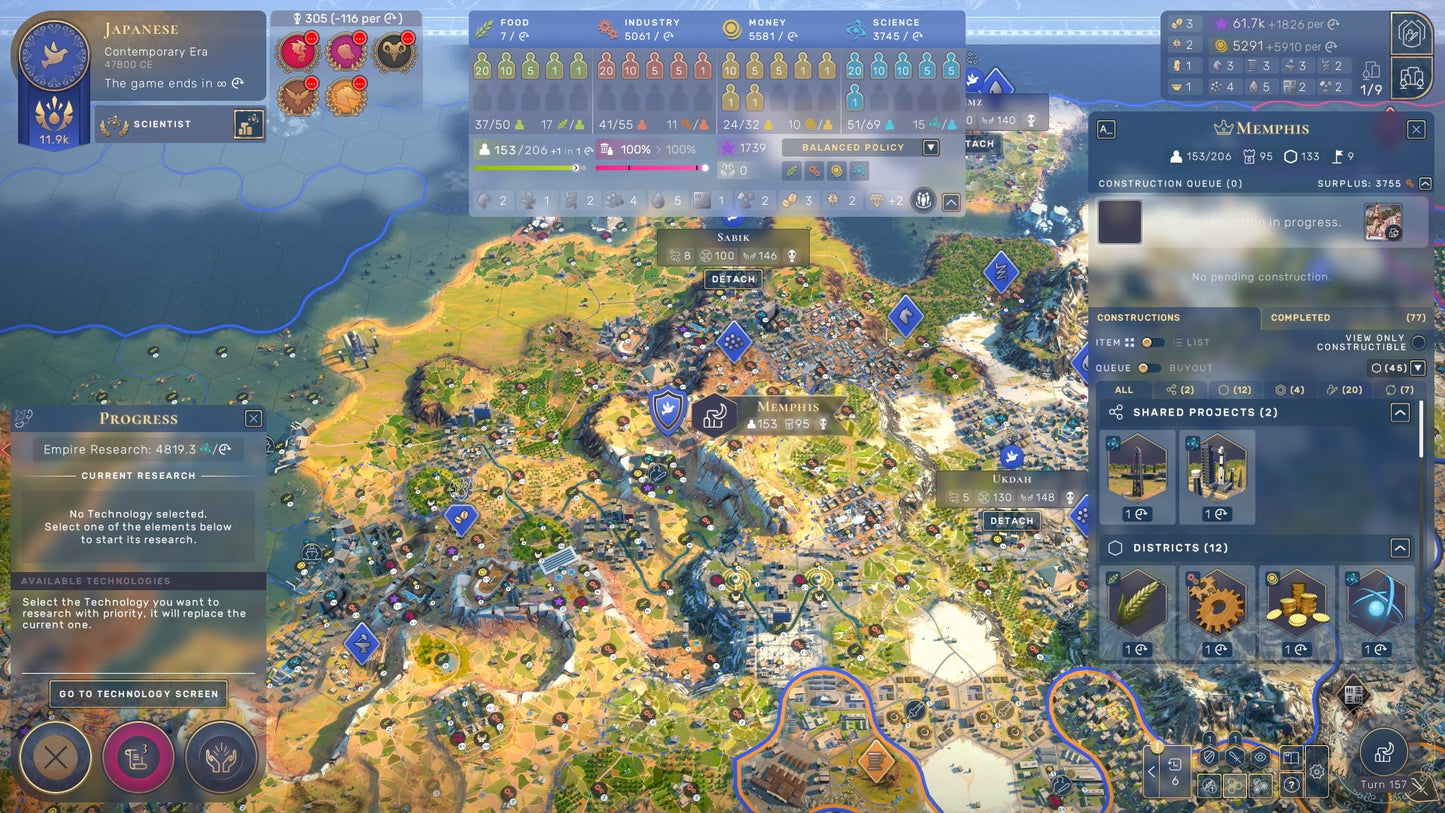Collapse the Shared Projects section
This screenshot has width=1445, height=813.
pos(1400,411)
